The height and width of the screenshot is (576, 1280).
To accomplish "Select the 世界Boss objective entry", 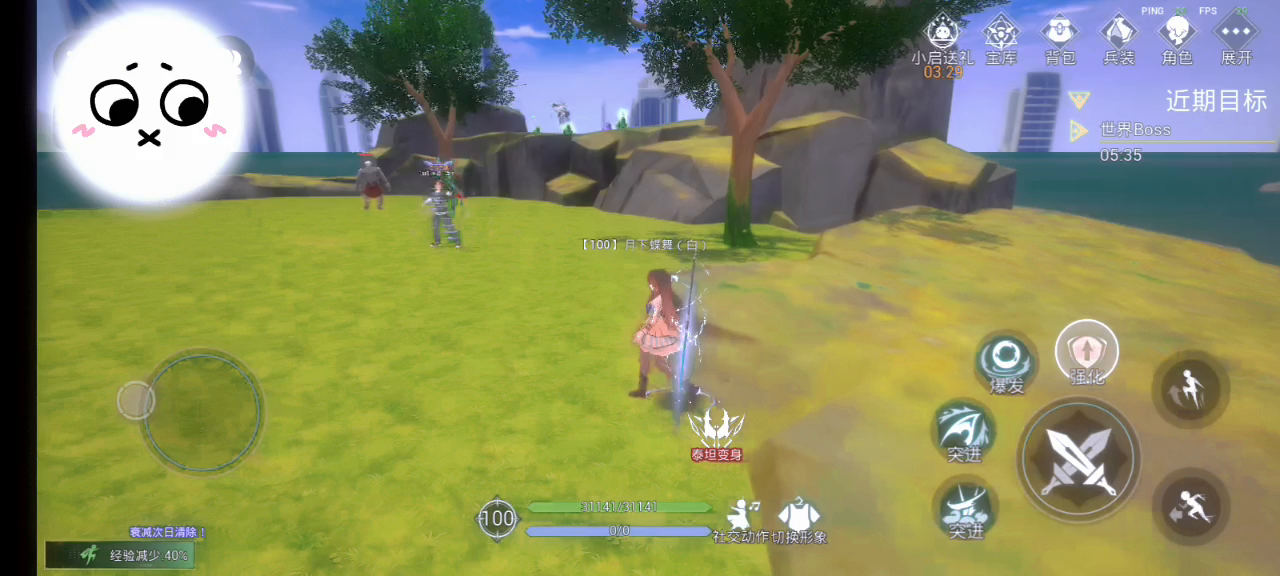I will 1135,130.
